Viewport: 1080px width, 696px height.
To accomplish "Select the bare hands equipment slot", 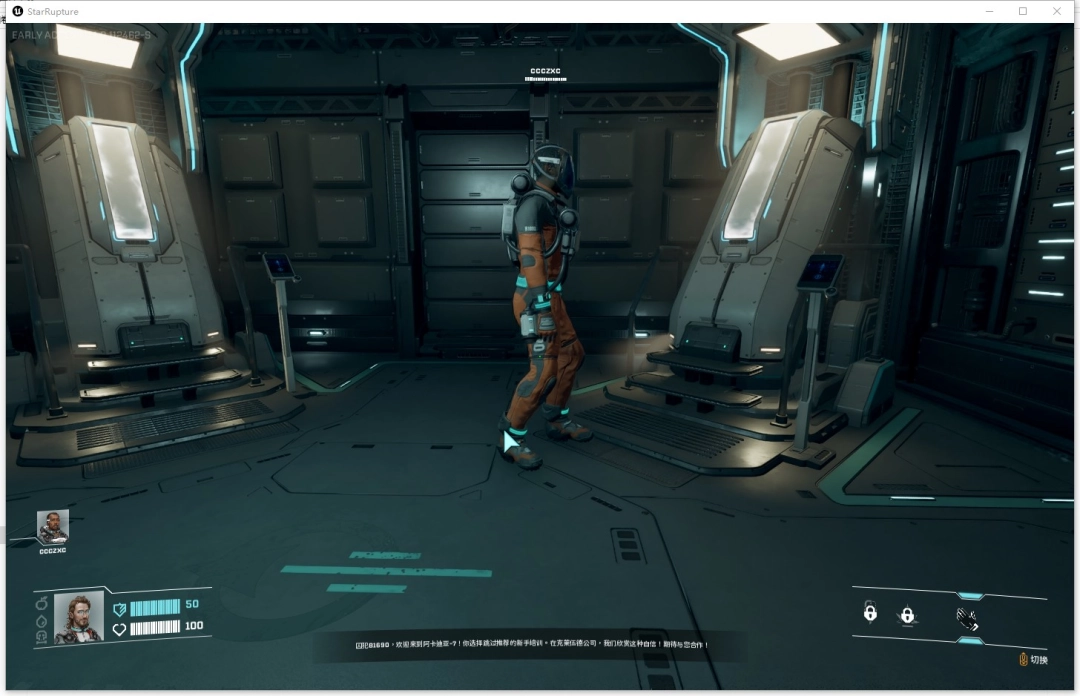I will click(x=966, y=618).
